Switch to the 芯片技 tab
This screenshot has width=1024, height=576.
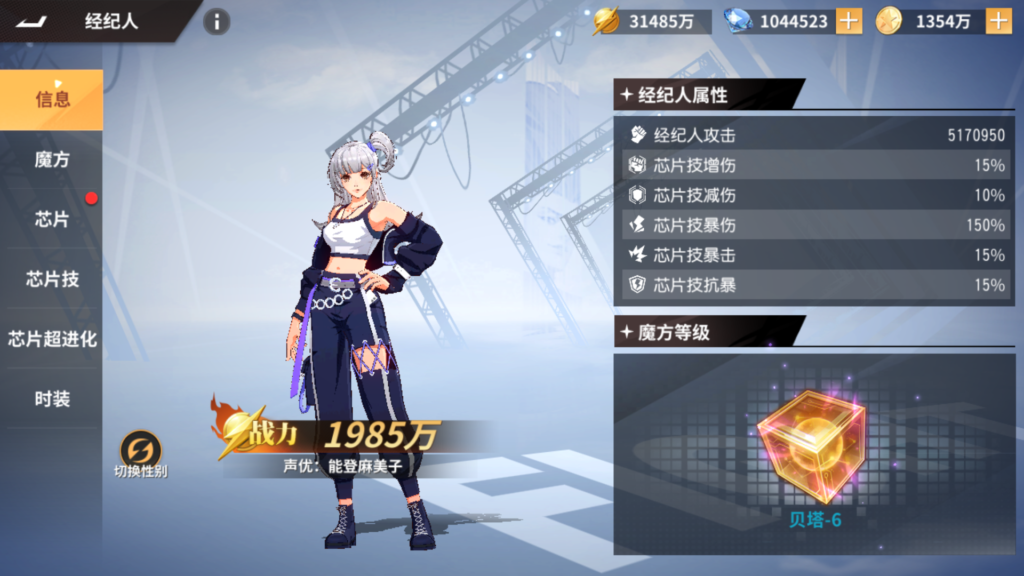click(x=52, y=279)
